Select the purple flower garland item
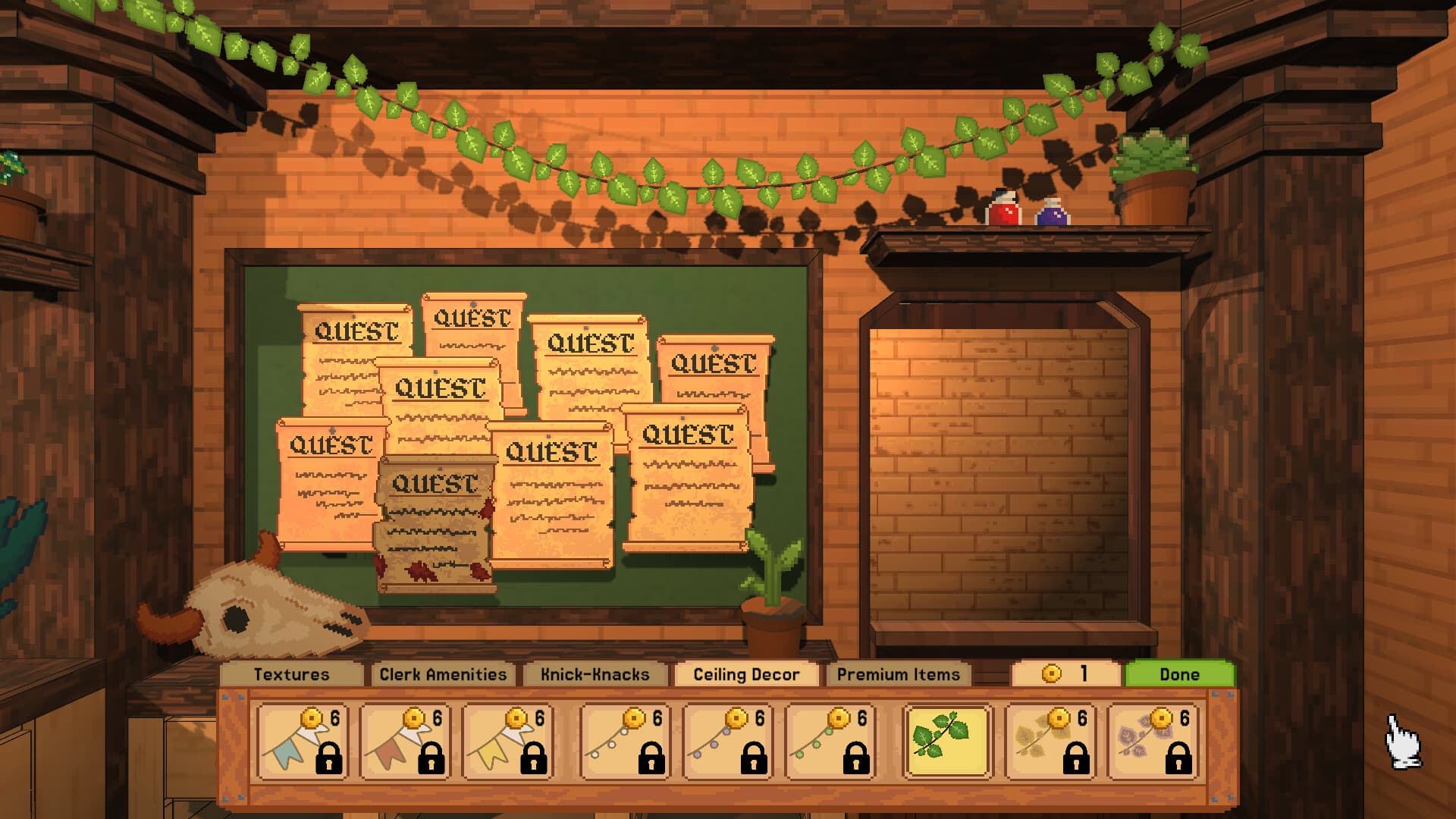 click(x=1159, y=739)
